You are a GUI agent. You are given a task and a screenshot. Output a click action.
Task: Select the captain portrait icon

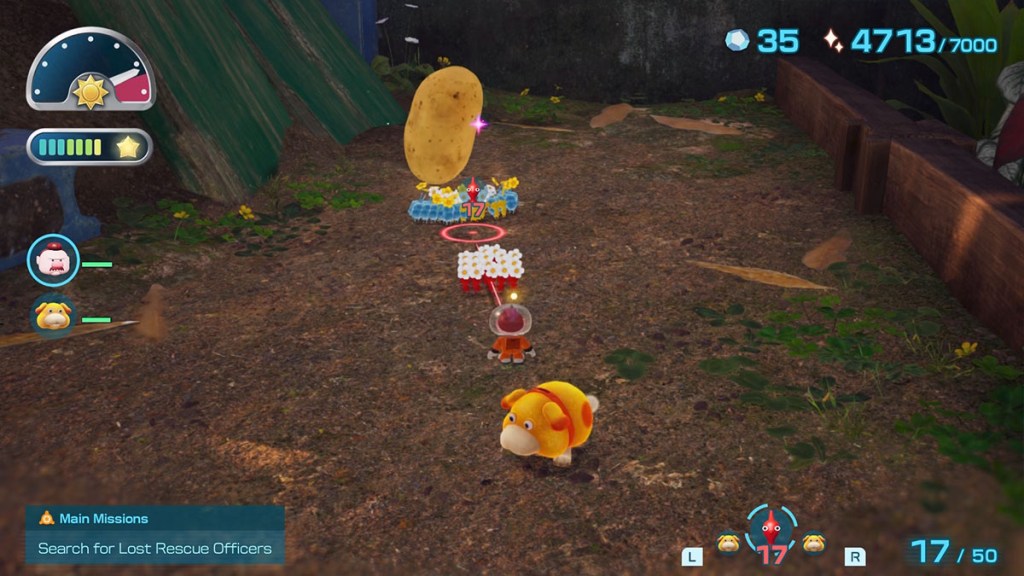pos(53,261)
